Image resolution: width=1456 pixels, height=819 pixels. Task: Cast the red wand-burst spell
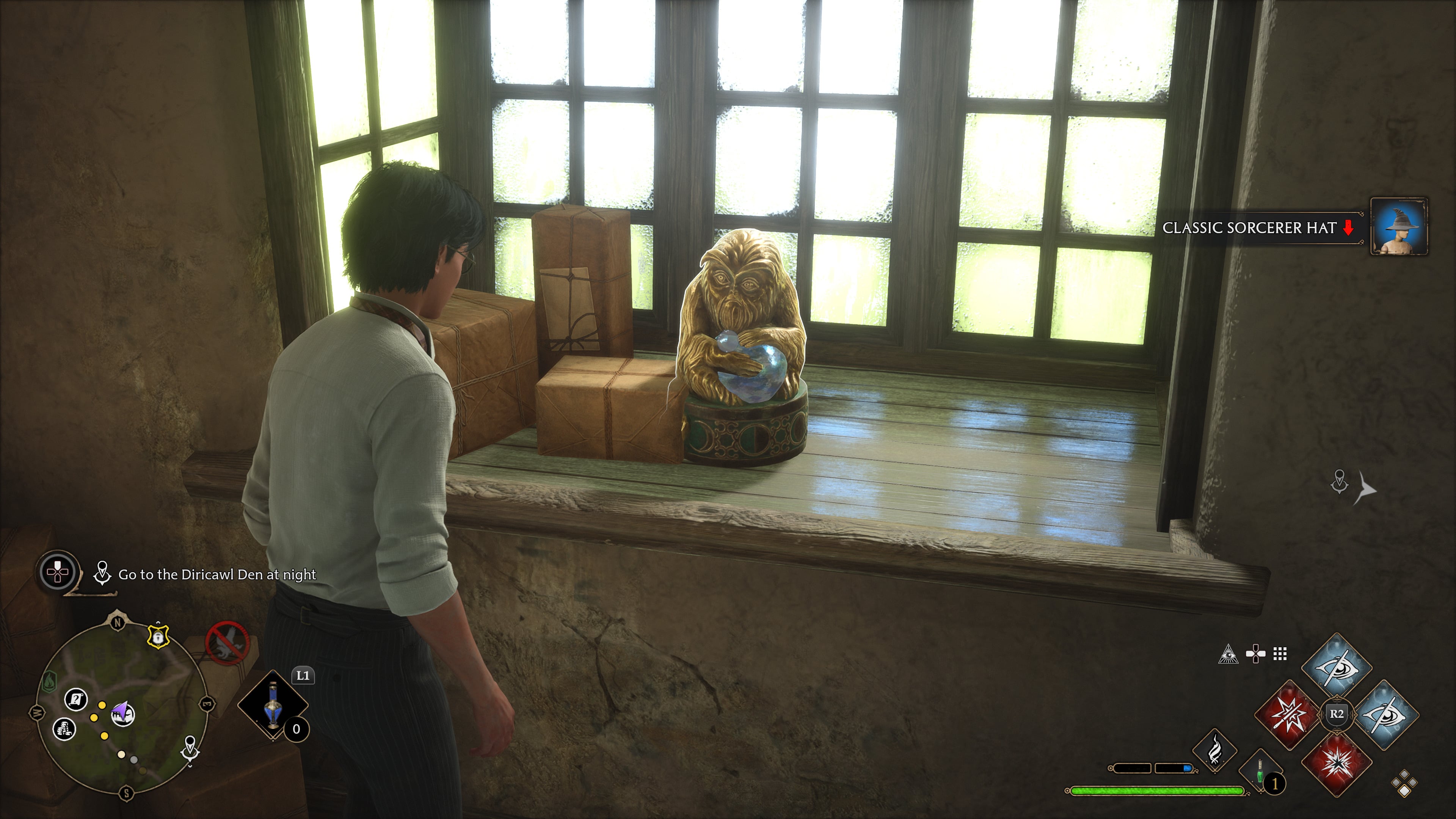pyautogui.click(x=1289, y=714)
